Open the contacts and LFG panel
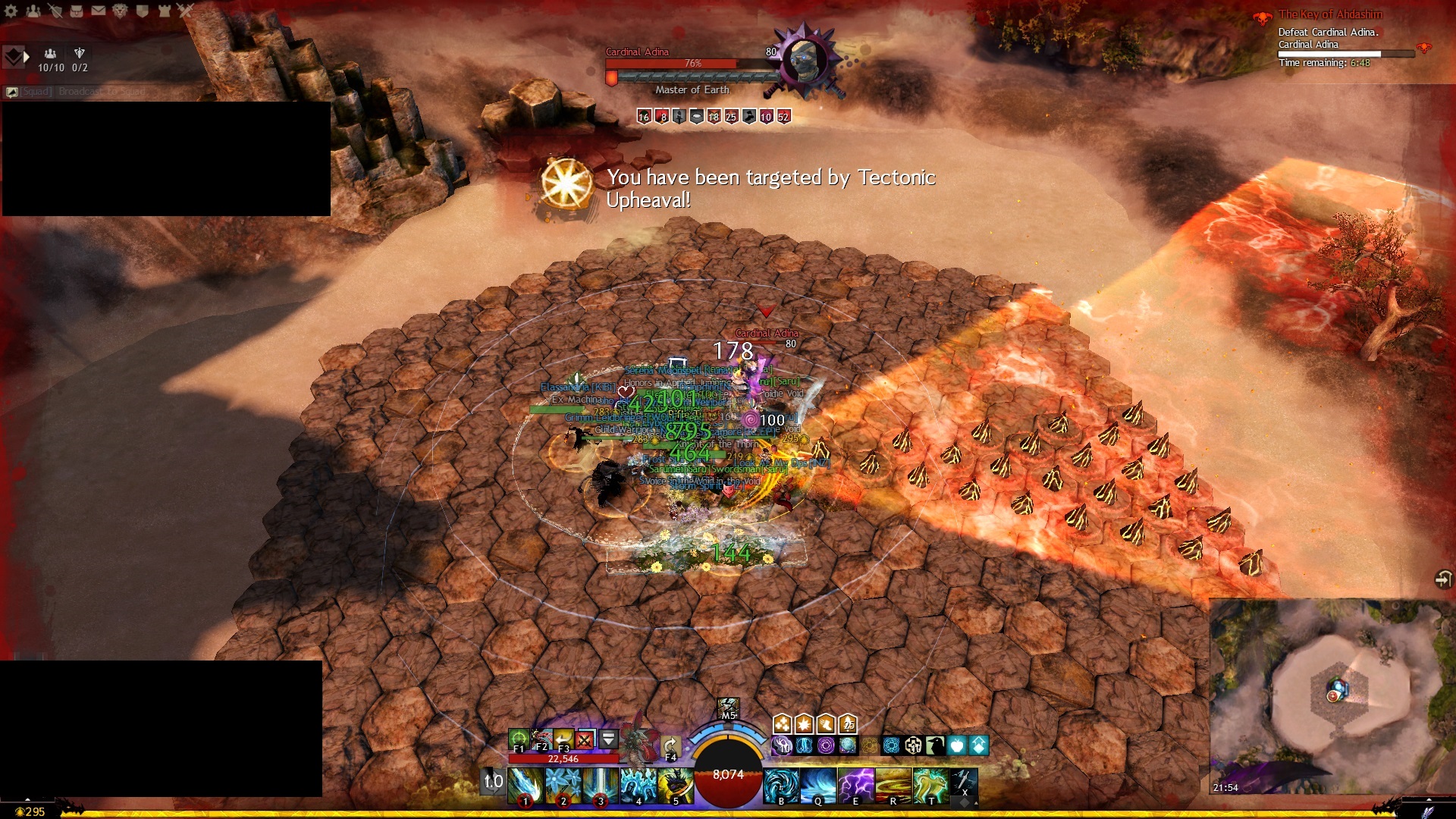This screenshot has width=1456, height=819. [33, 11]
